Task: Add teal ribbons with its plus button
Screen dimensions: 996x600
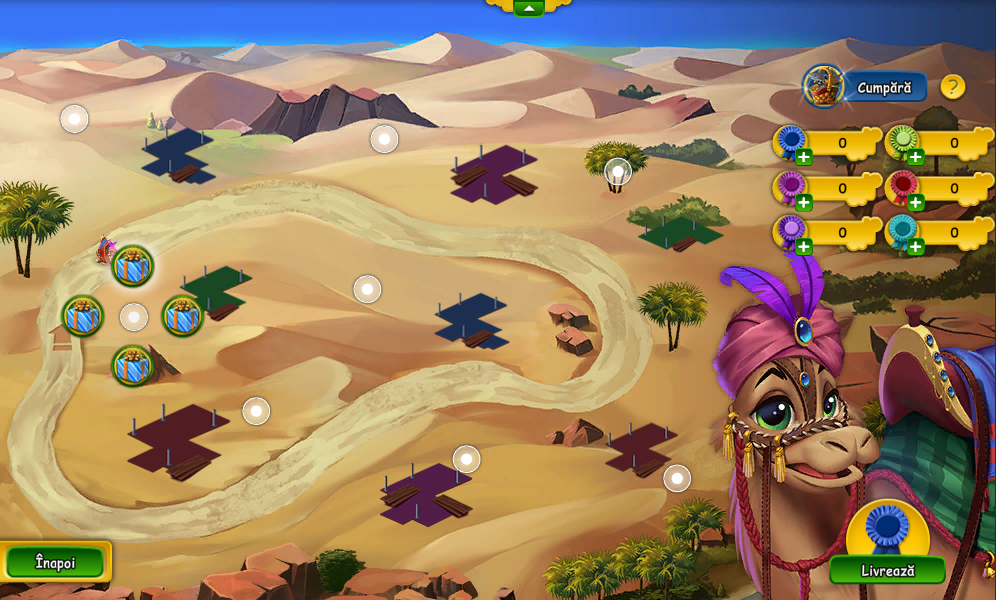Action: point(916,246)
